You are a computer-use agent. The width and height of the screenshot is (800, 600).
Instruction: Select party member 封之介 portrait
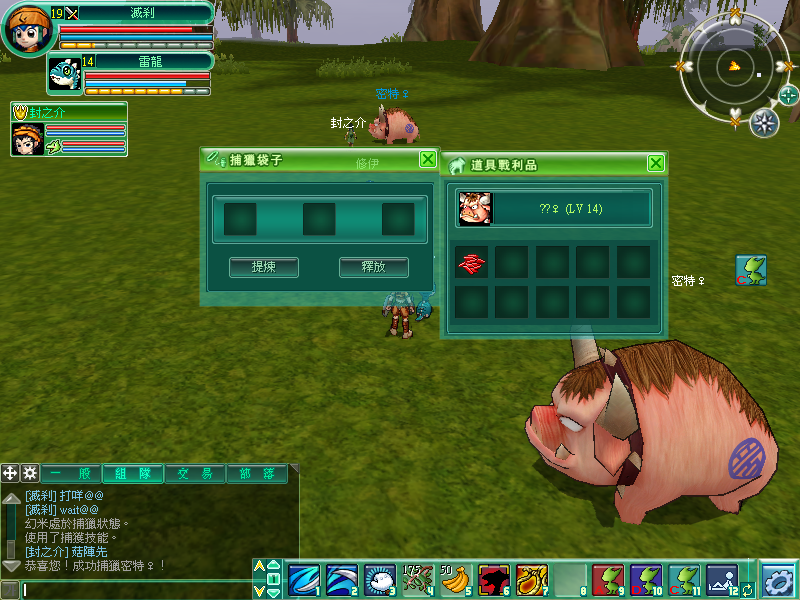(x=28, y=139)
